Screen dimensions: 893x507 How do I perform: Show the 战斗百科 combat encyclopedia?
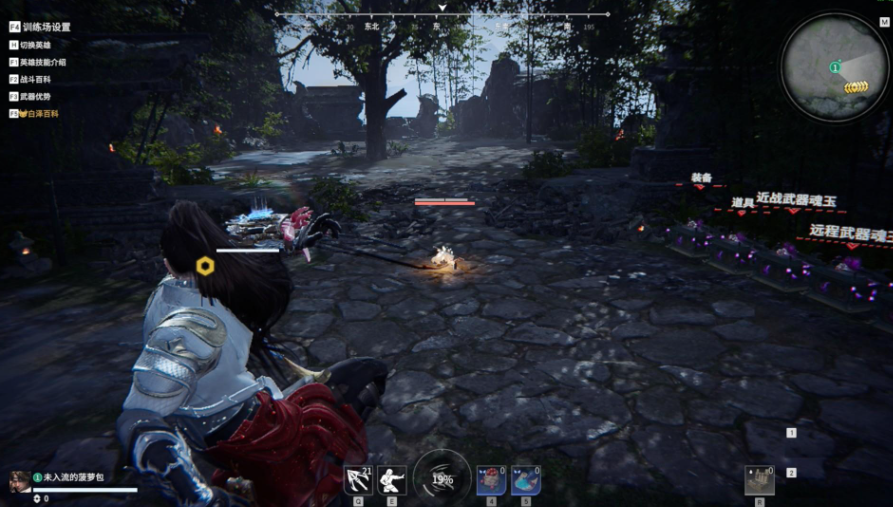tap(36, 79)
